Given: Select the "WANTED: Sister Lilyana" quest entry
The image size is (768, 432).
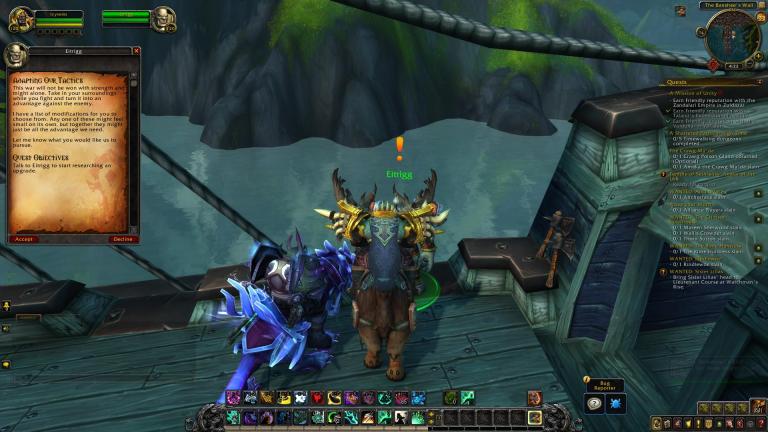Looking at the screenshot, I should (699, 270).
